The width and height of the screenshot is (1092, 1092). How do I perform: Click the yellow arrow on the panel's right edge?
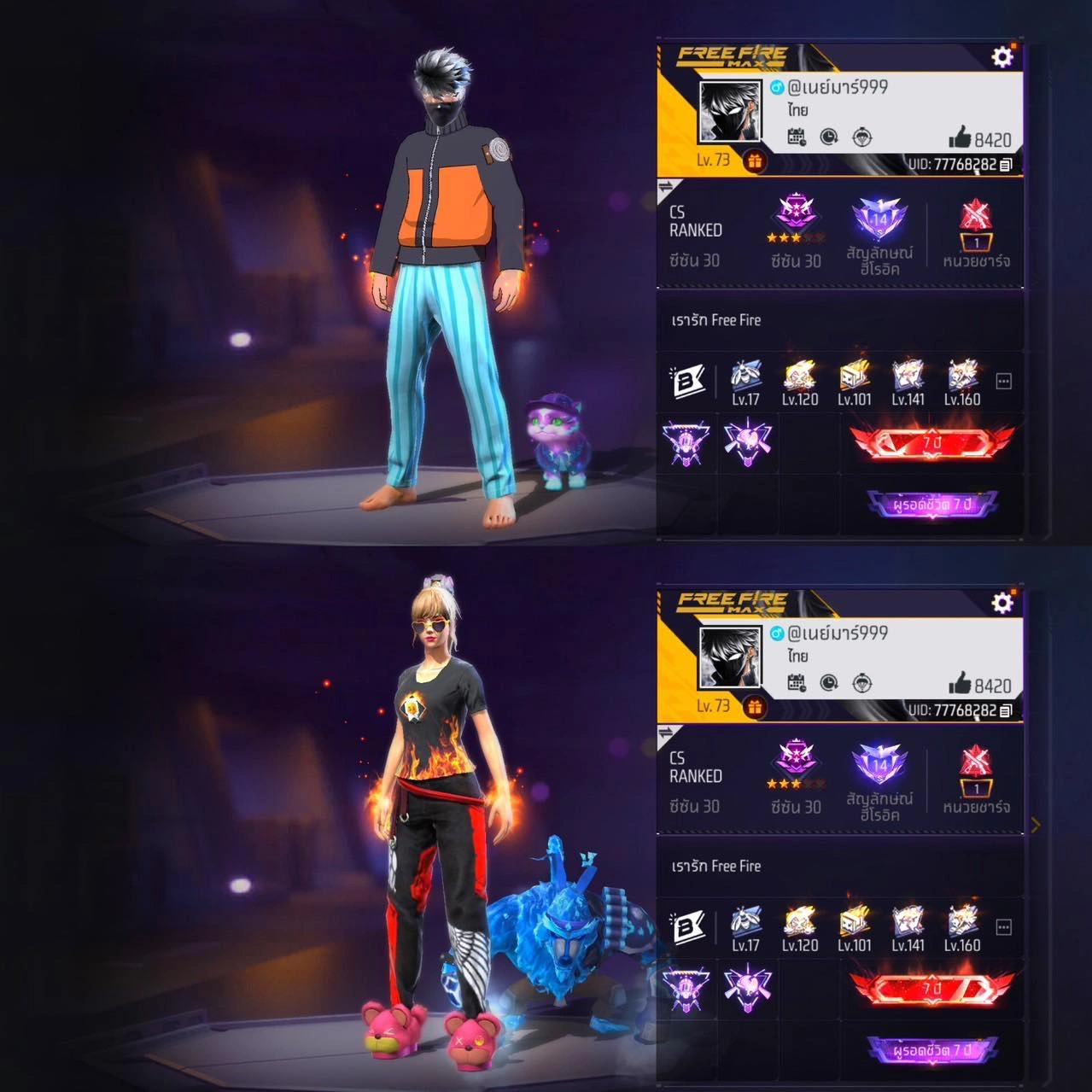click(1036, 825)
